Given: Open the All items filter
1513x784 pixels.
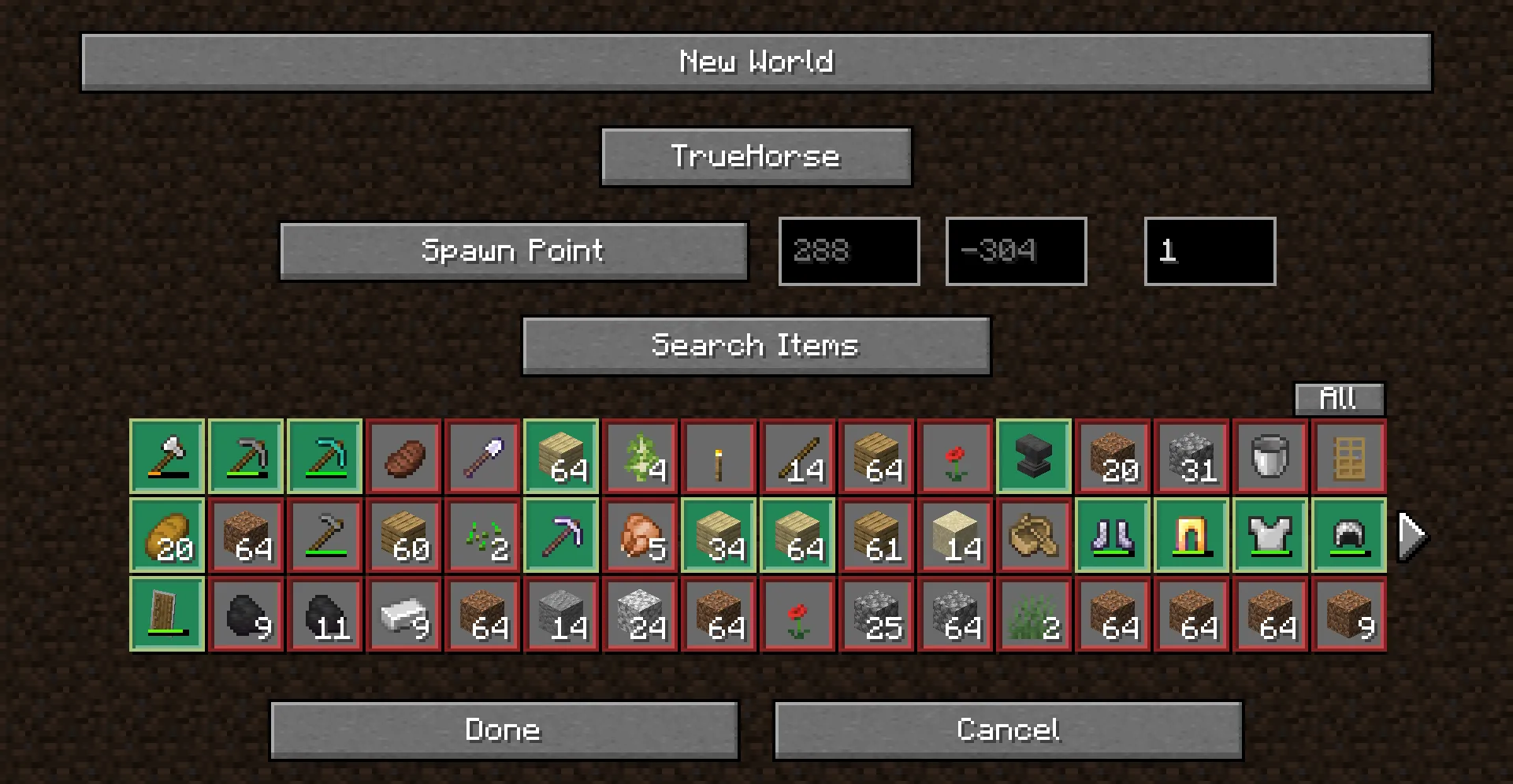Looking at the screenshot, I should [x=1340, y=399].
